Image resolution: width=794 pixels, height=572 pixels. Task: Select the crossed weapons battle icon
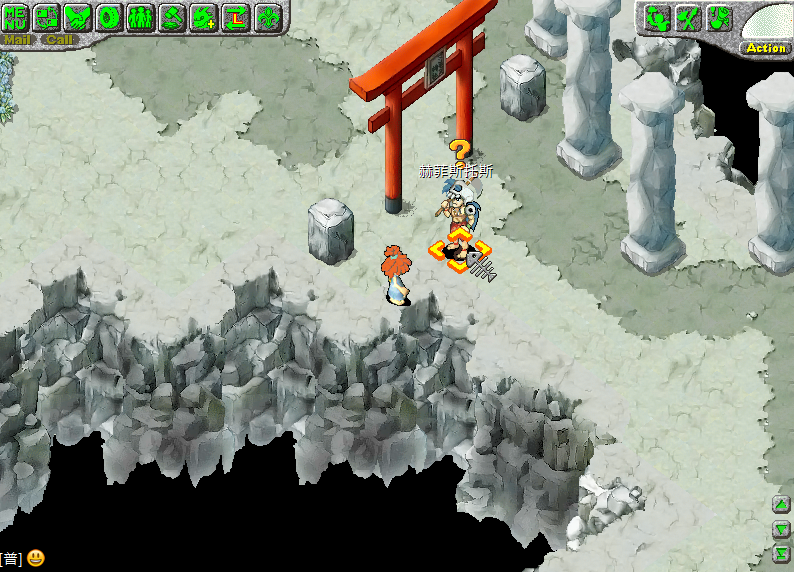688,18
